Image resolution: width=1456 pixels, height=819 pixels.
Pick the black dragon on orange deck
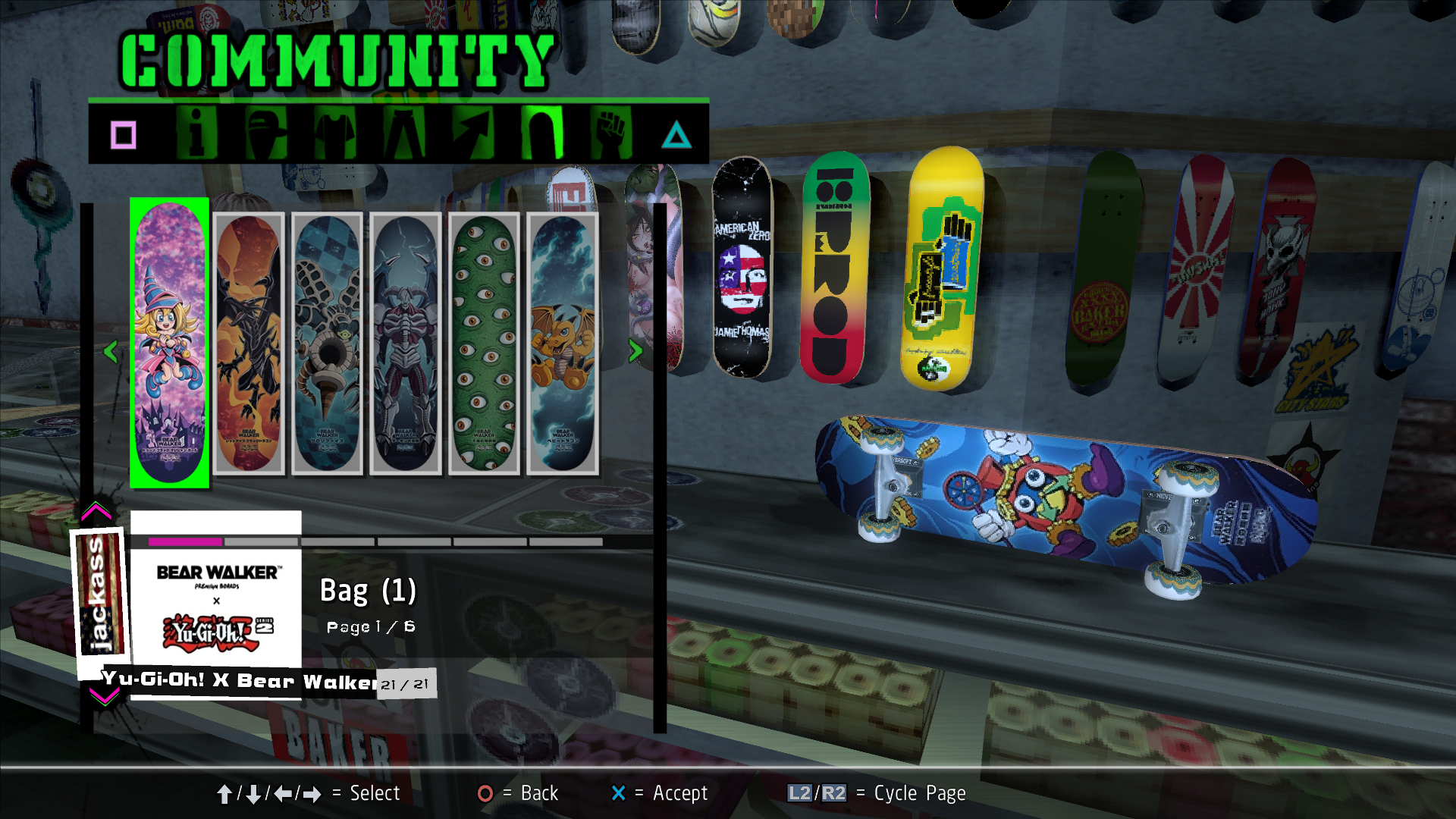(x=249, y=343)
